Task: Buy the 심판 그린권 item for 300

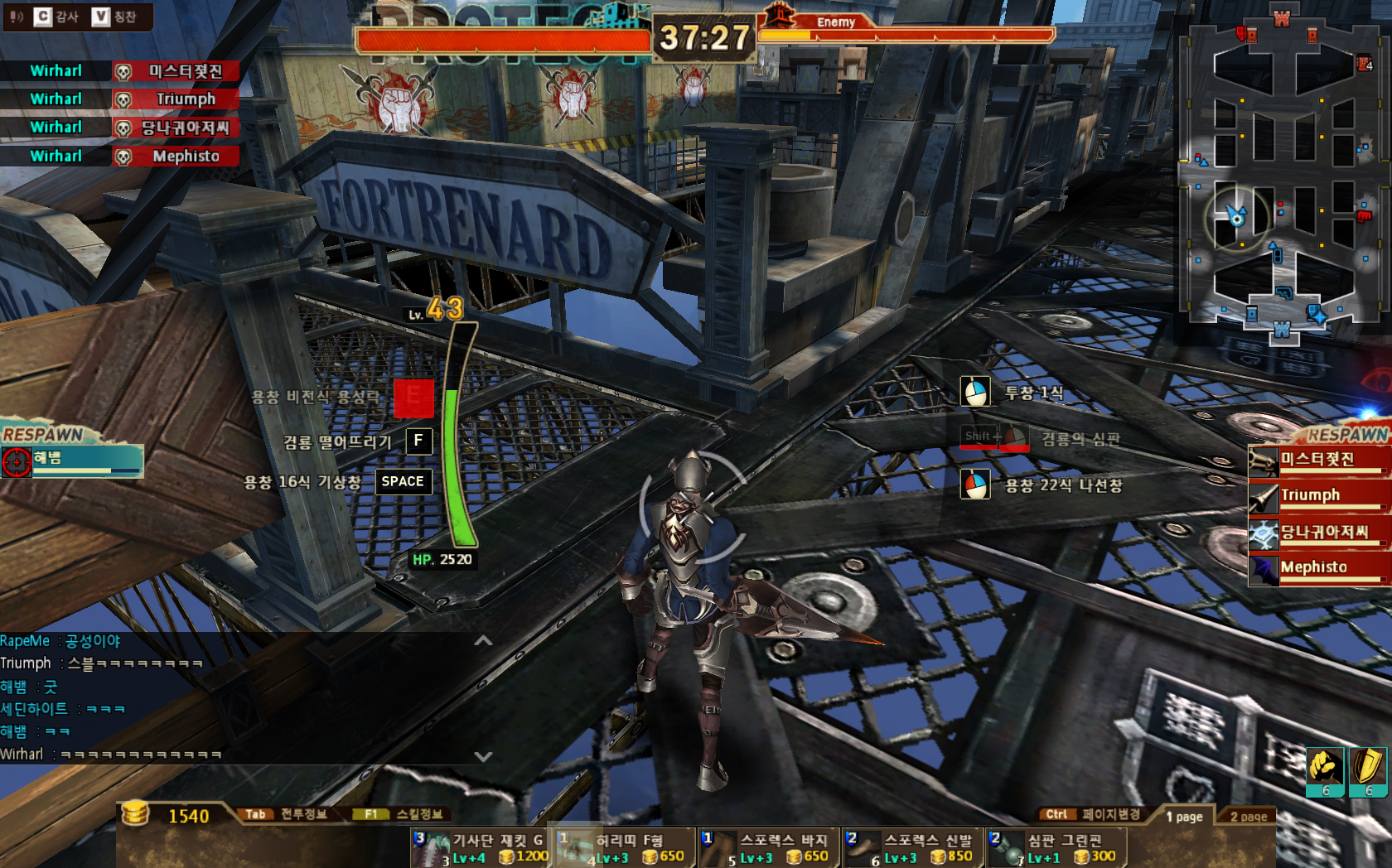Action: click(x=1056, y=848)
